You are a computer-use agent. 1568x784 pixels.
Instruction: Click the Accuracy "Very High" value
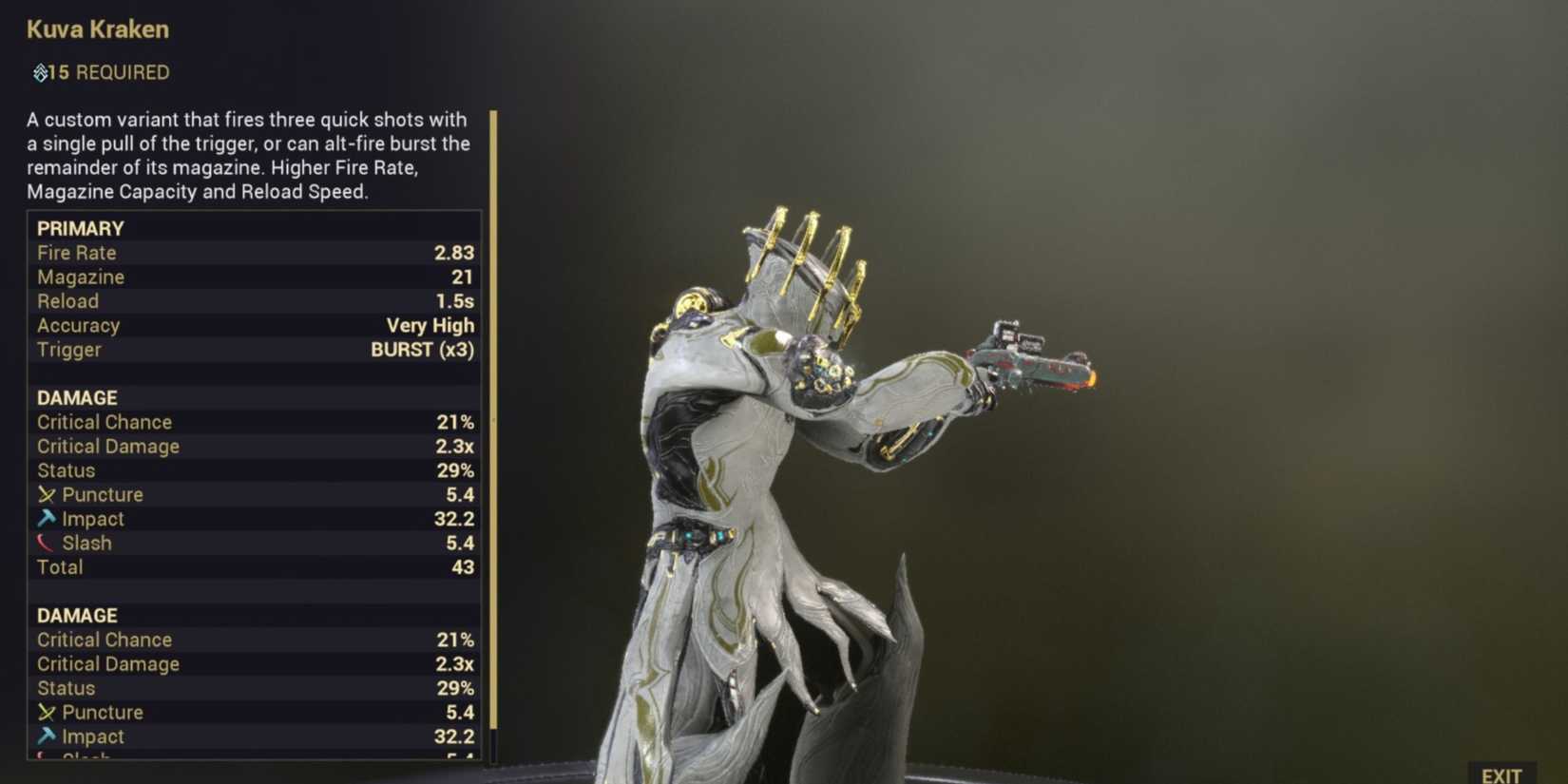(x=430, y=325)
